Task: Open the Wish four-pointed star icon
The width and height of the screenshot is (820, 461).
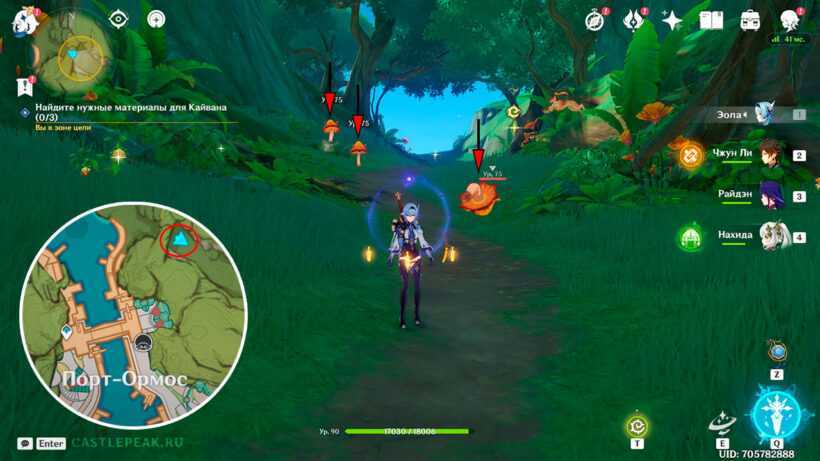Action: pos(672,20)
